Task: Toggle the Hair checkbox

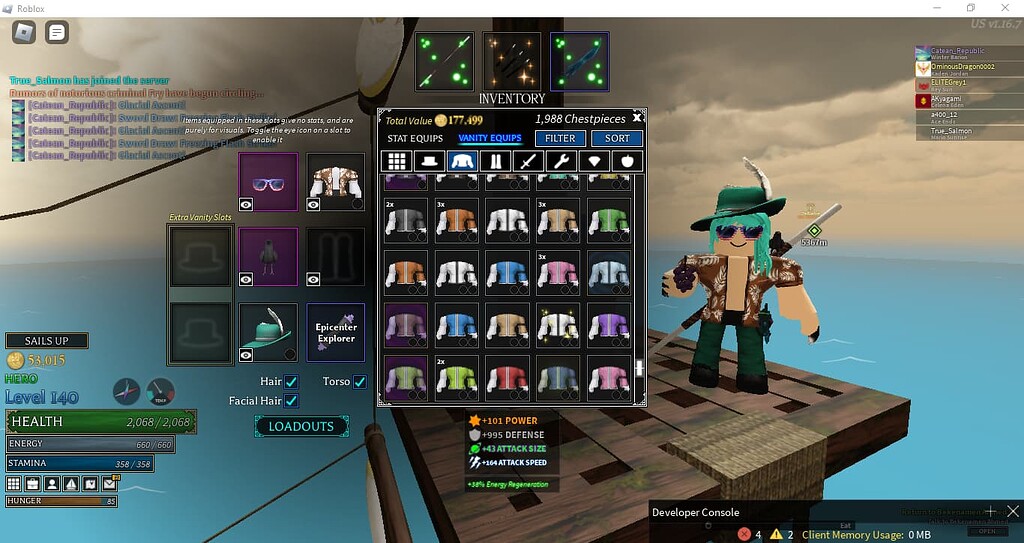Action: pyautogui.click(x=291, y=382)
